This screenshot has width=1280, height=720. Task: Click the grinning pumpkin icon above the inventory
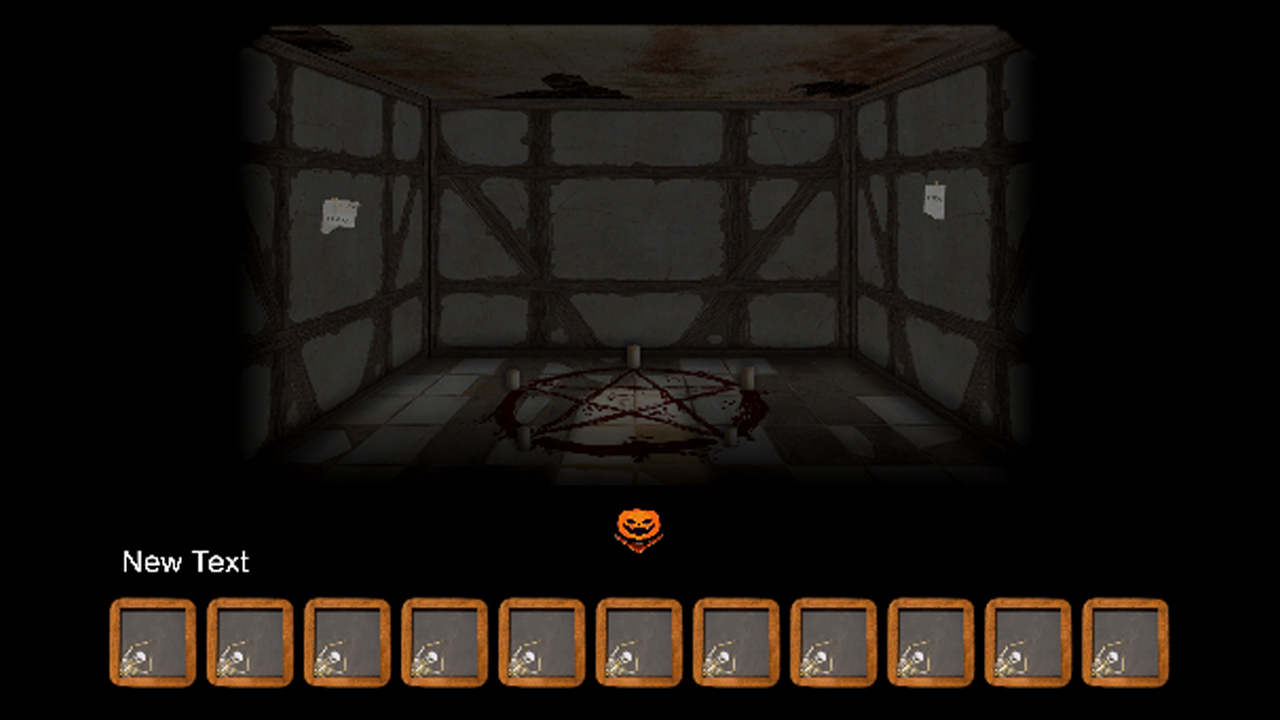click(639, 524)
